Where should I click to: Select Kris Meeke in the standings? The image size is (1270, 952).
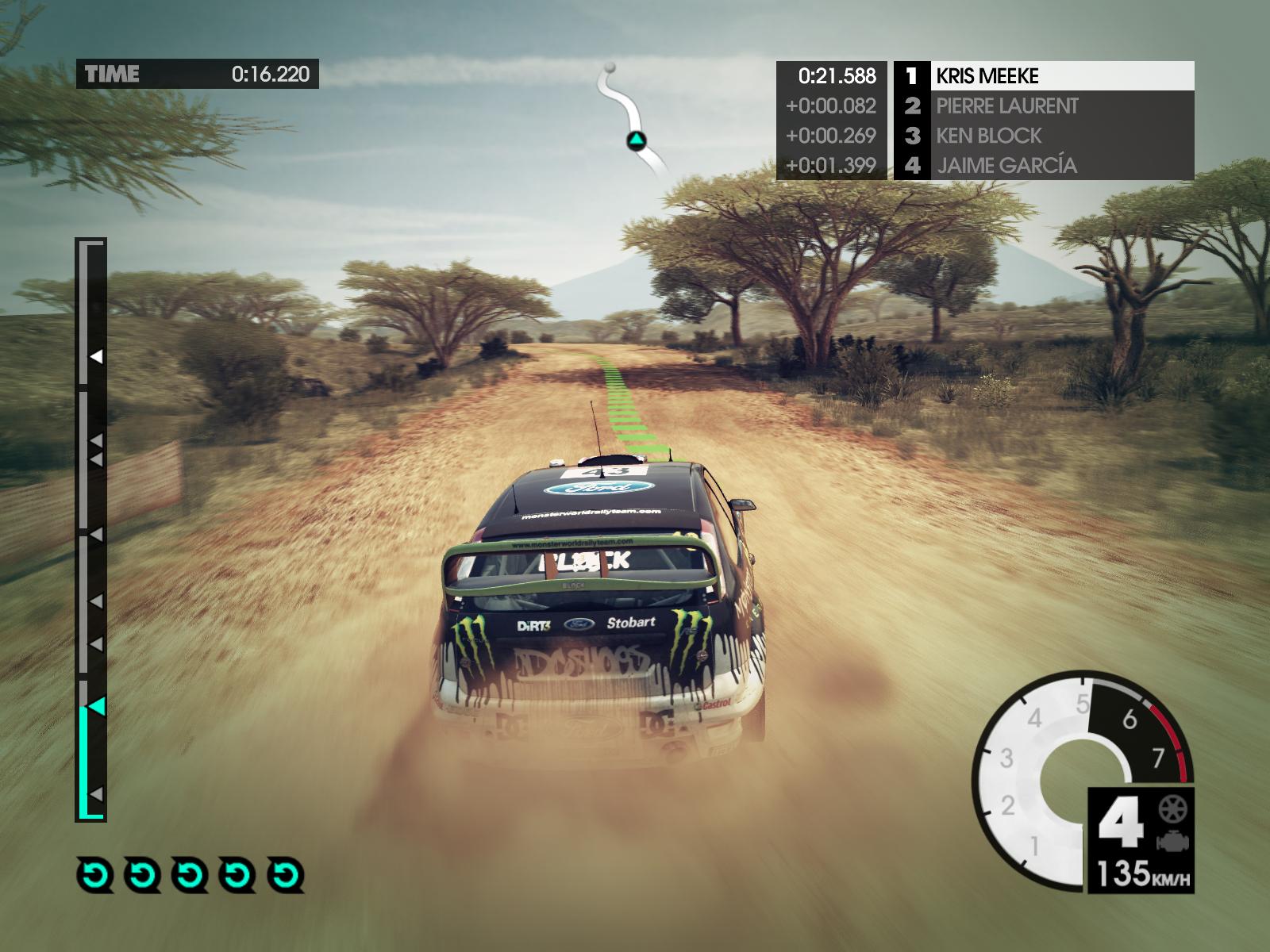[1043, 76]
